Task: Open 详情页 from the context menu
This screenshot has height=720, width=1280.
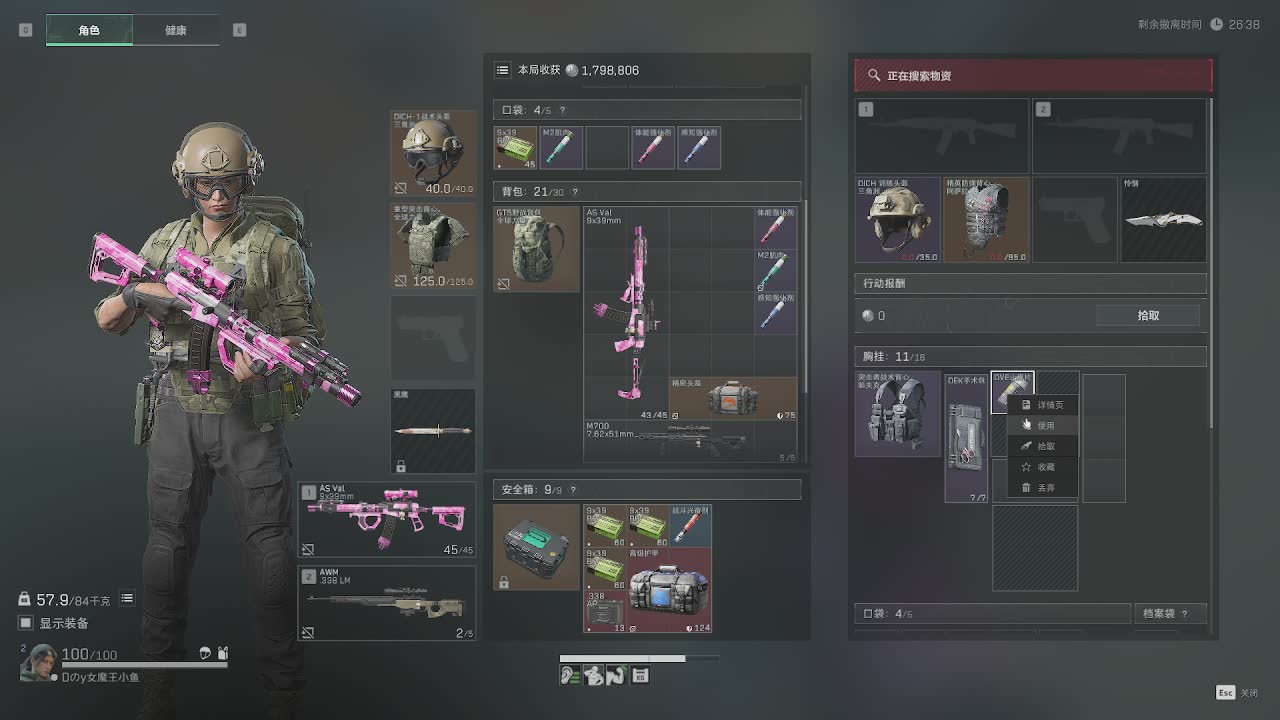Action: [x=1049, y=405]
